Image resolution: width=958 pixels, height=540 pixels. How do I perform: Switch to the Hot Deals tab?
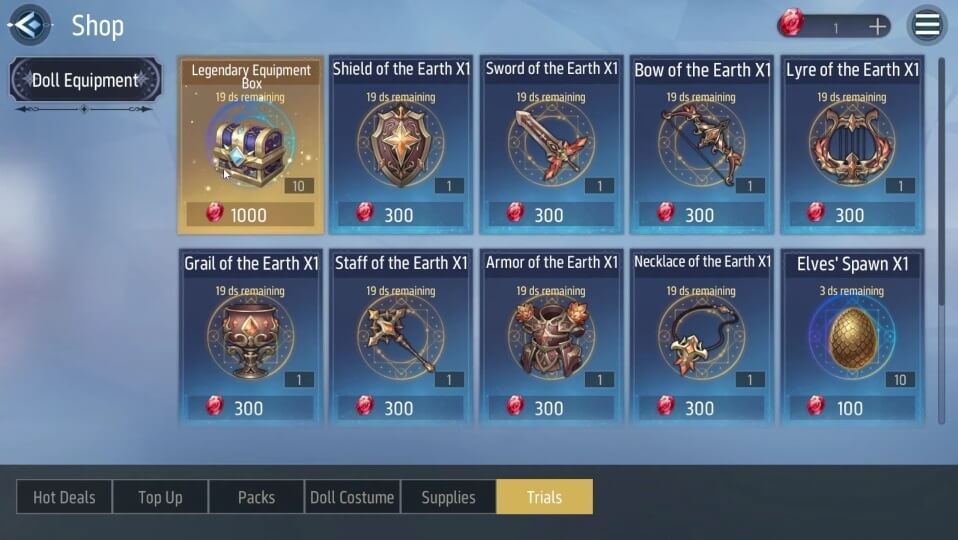coord(64,497)
